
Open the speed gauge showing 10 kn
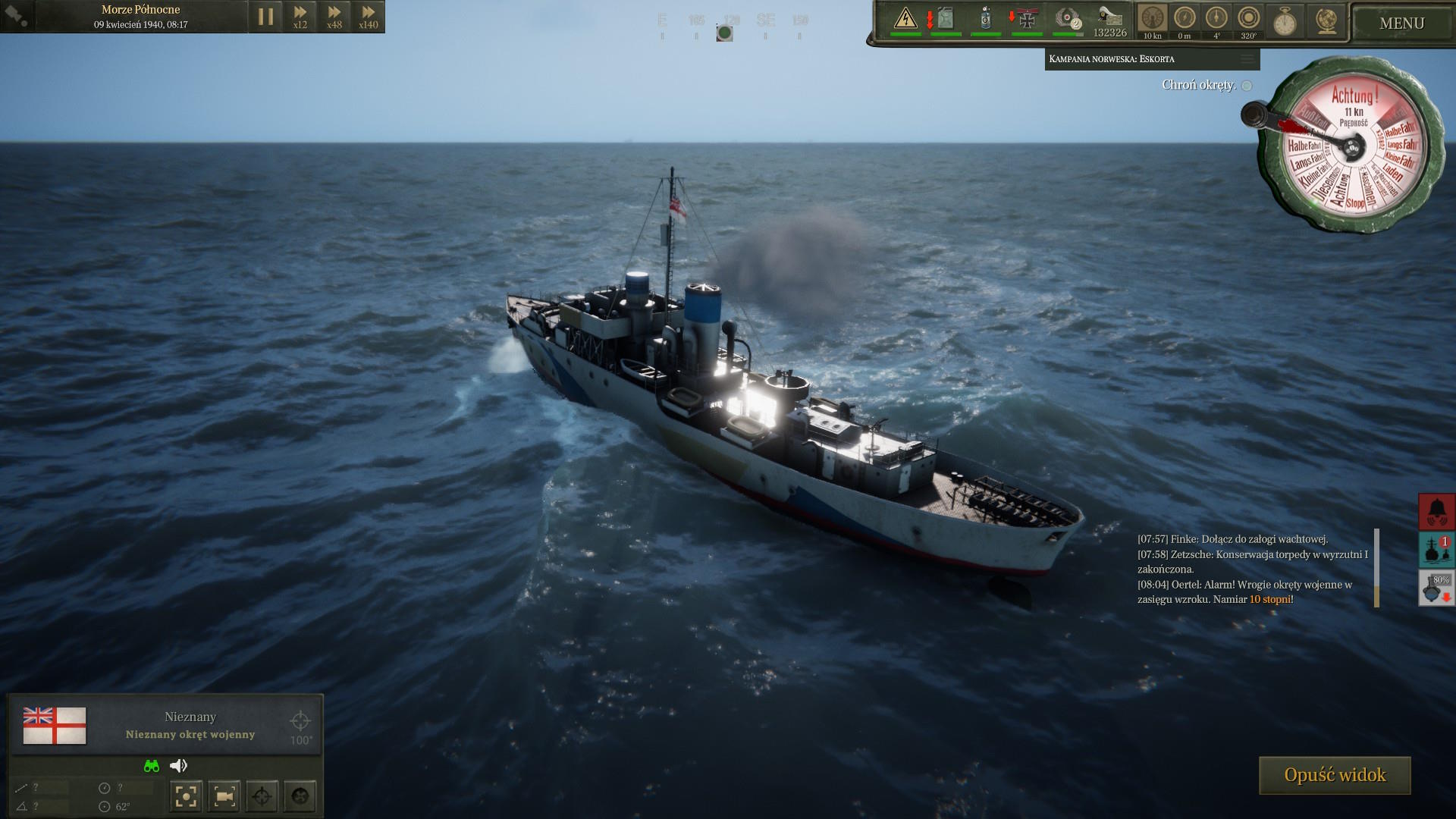pyautogui.click(x=1153, y=20)
